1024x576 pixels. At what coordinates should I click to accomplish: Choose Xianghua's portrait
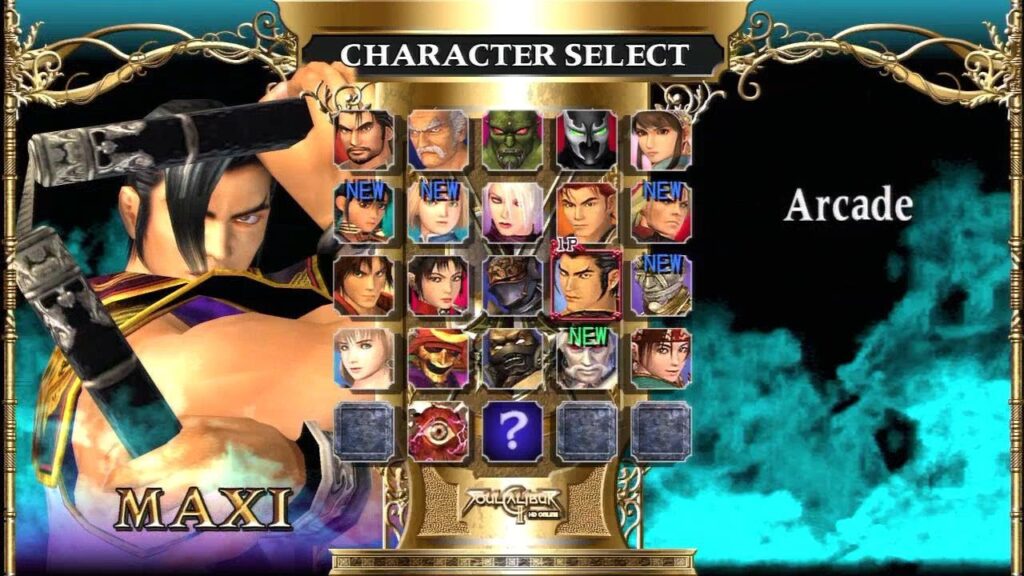(x=660, y=140)
